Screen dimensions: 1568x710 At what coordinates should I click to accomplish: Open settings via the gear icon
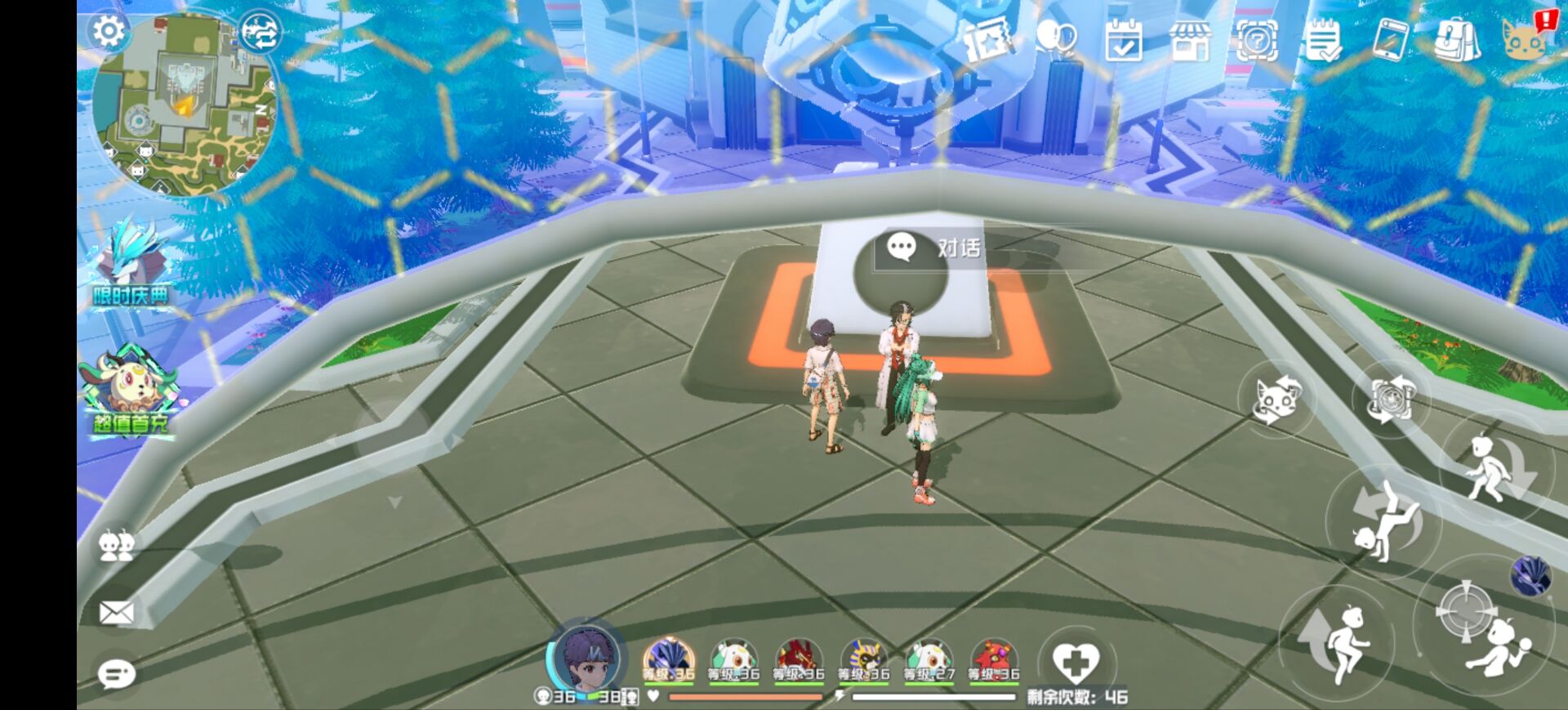109,32
